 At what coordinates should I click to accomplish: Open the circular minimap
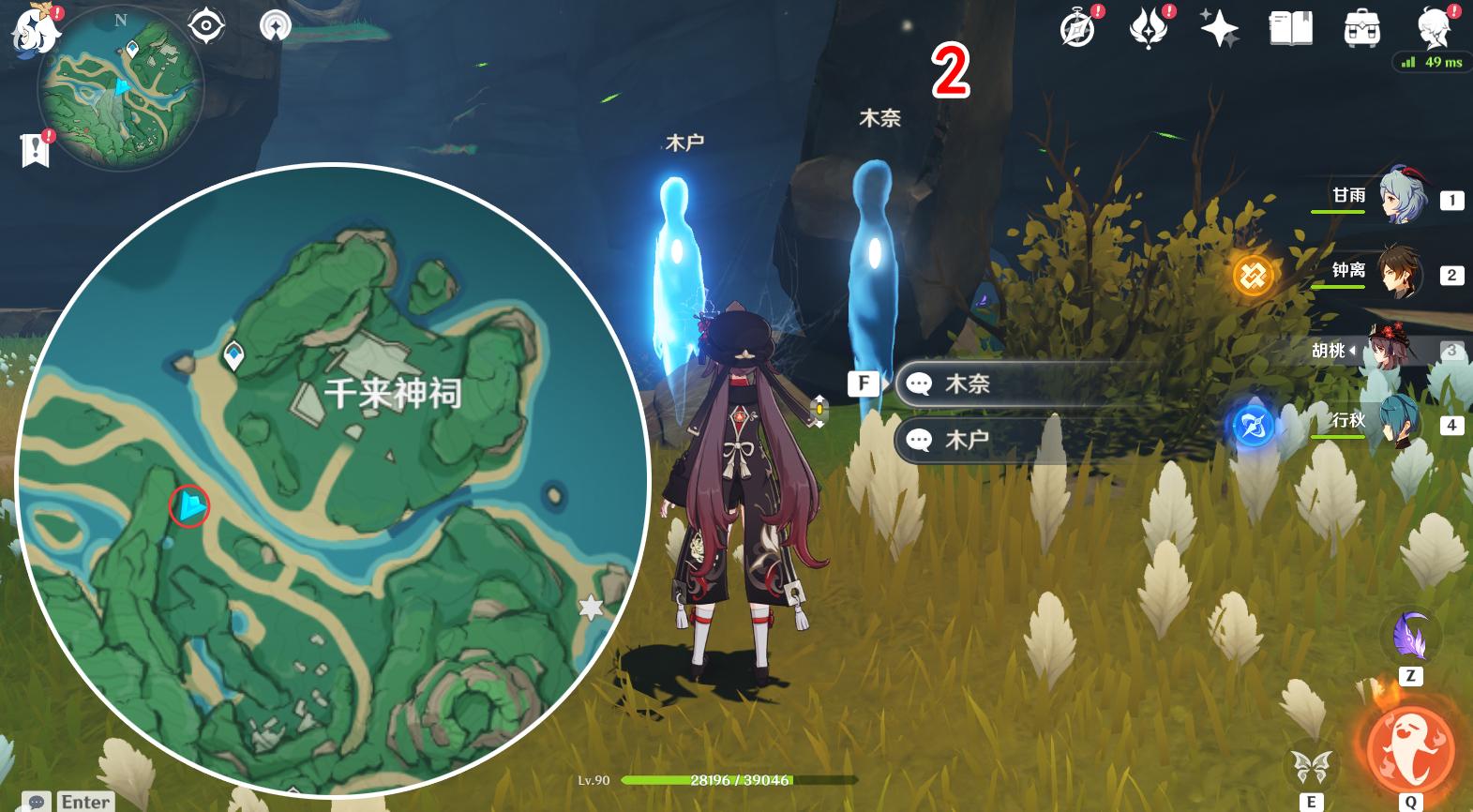[x=120, y=89]
